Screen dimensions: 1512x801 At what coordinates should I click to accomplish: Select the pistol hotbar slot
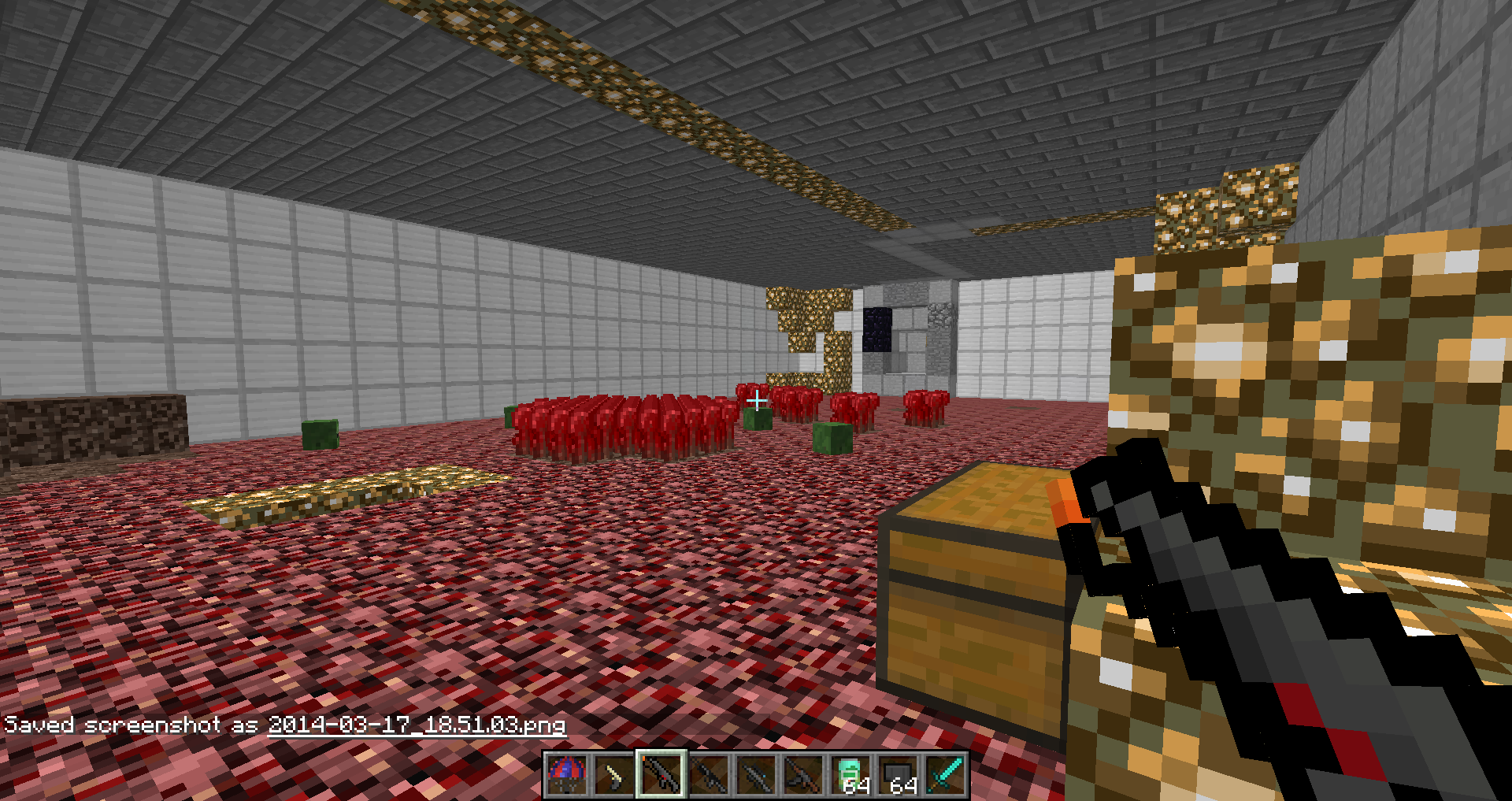[613, 775]
